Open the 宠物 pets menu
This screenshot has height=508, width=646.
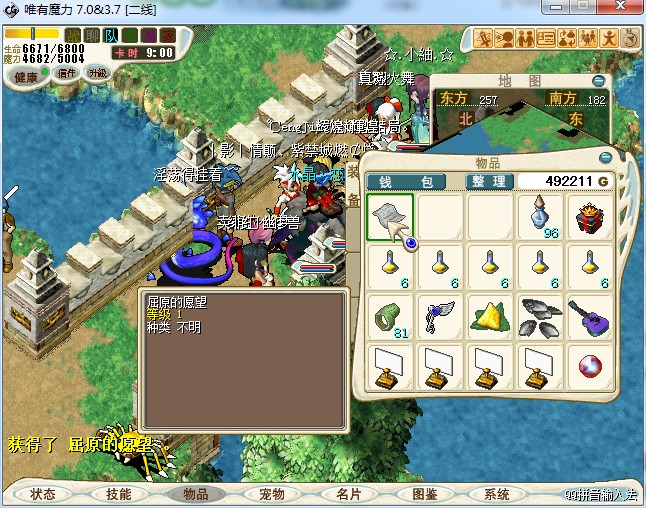click(271, 494)
